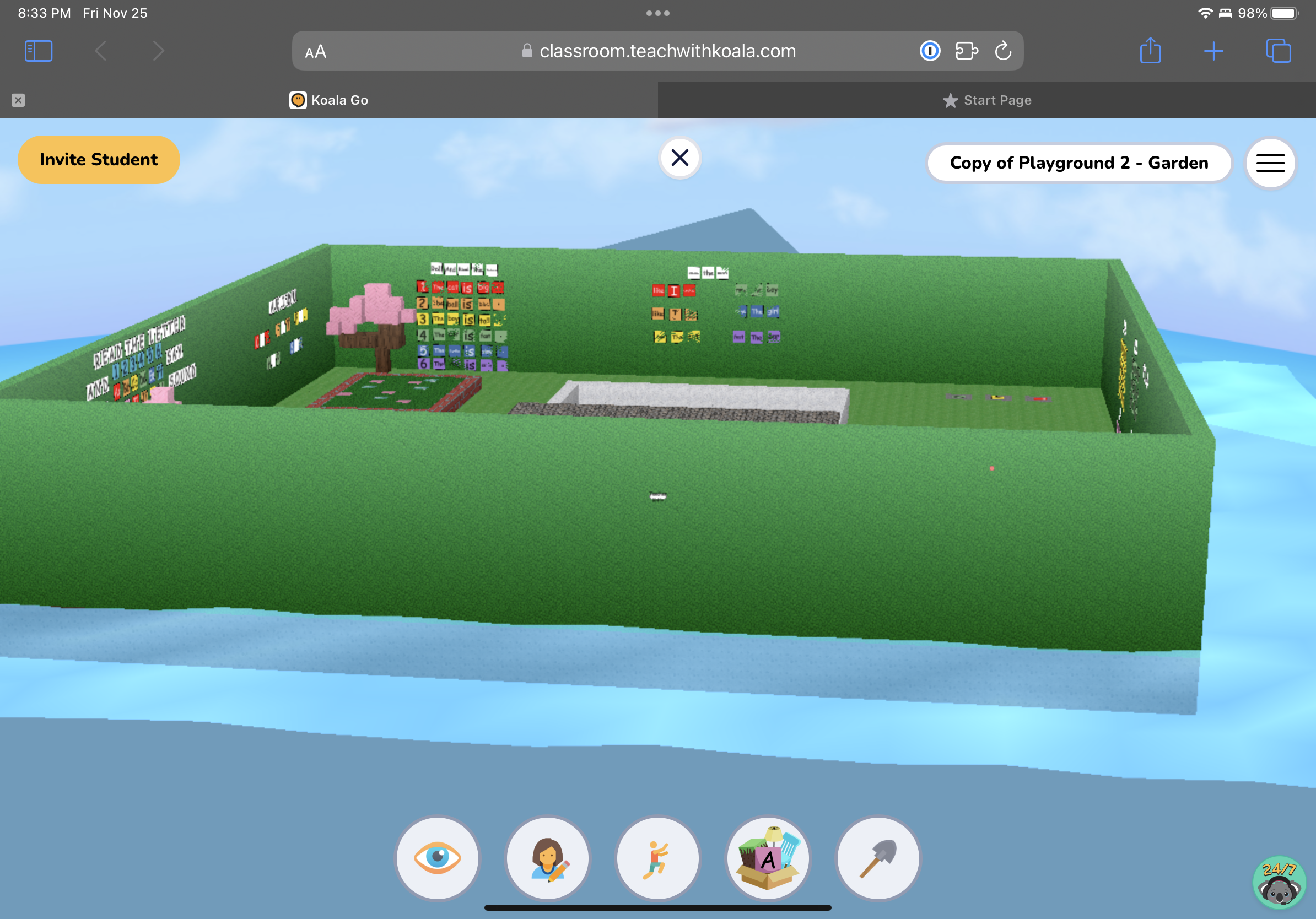Screen dimensions: 1316x919
Task: Open a new browser tab
Action: pos(1214,51)
